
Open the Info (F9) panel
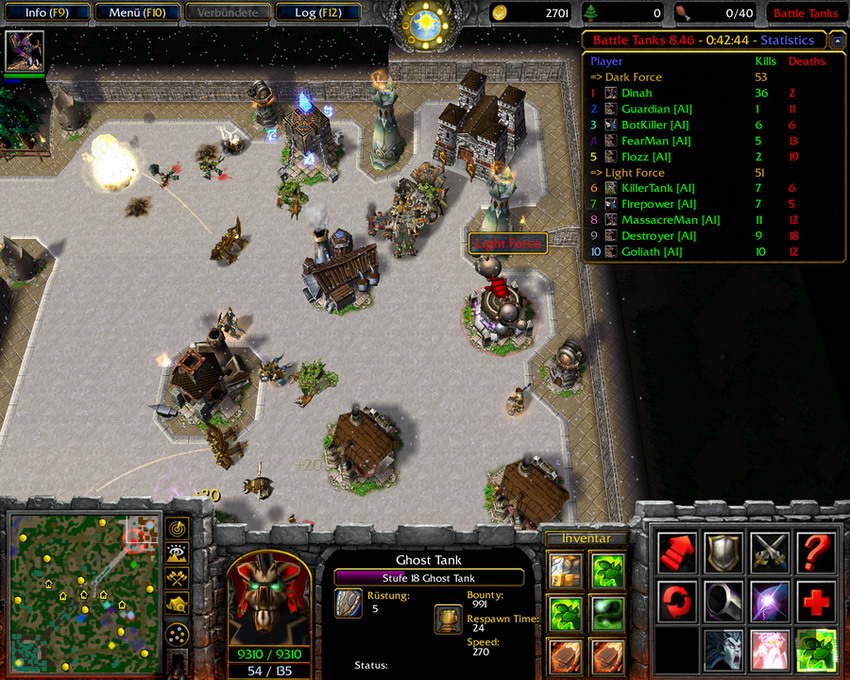45,13
